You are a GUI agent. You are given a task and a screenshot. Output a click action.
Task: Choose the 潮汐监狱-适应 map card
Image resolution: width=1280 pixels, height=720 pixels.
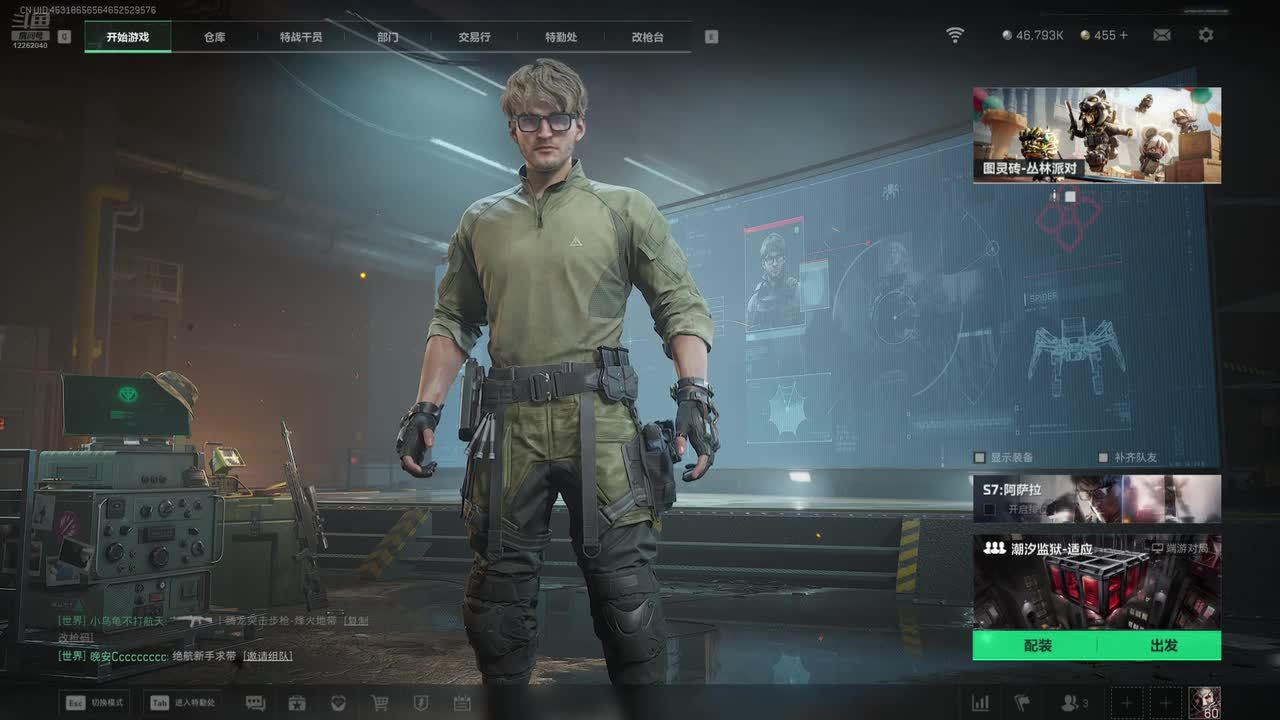click(1096, 582)
